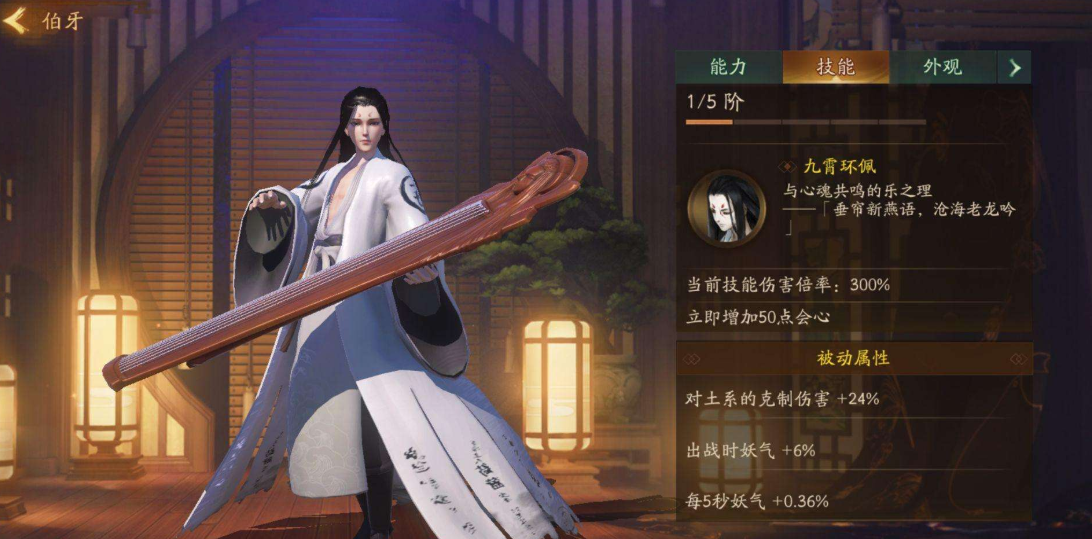Select the 九霄环佩 skill portrait icon

point(727,207)
